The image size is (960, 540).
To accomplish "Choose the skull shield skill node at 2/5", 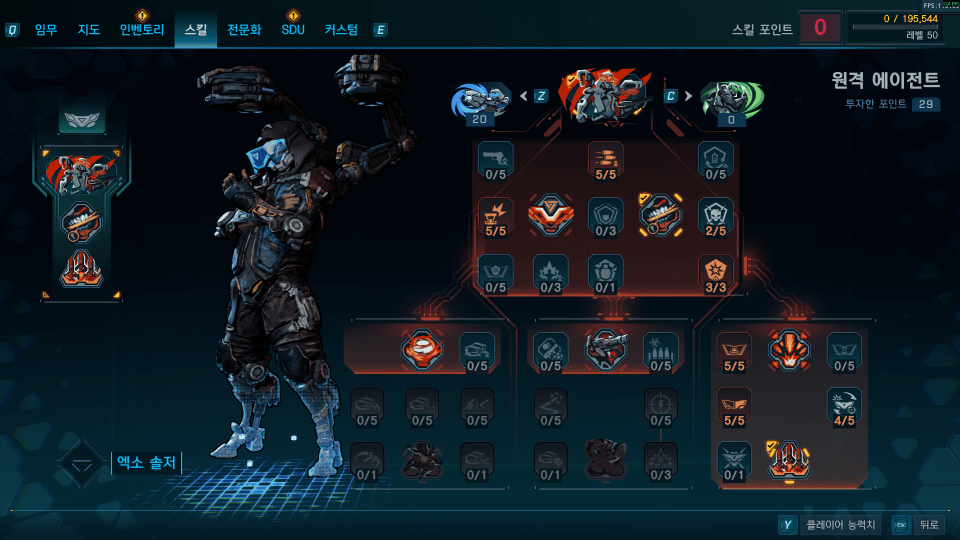I will tap(715, 214).
